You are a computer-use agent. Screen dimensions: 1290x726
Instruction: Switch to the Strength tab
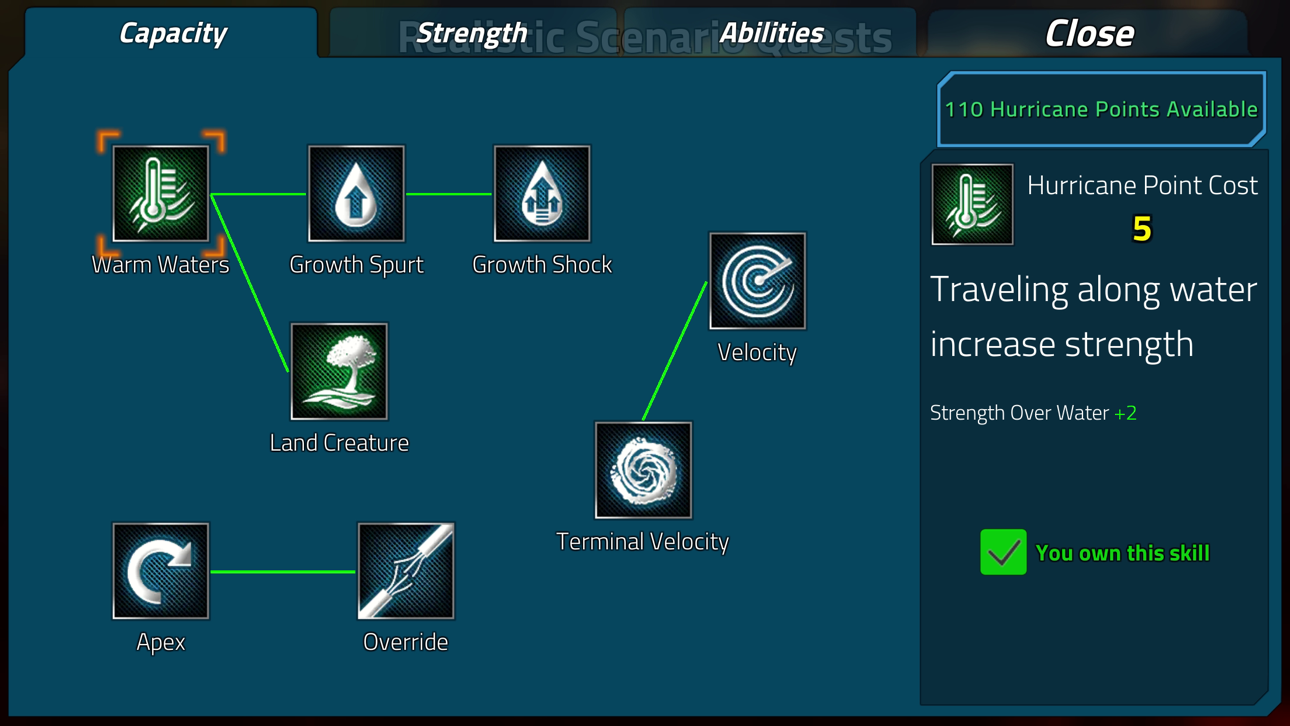click(472, 33)
